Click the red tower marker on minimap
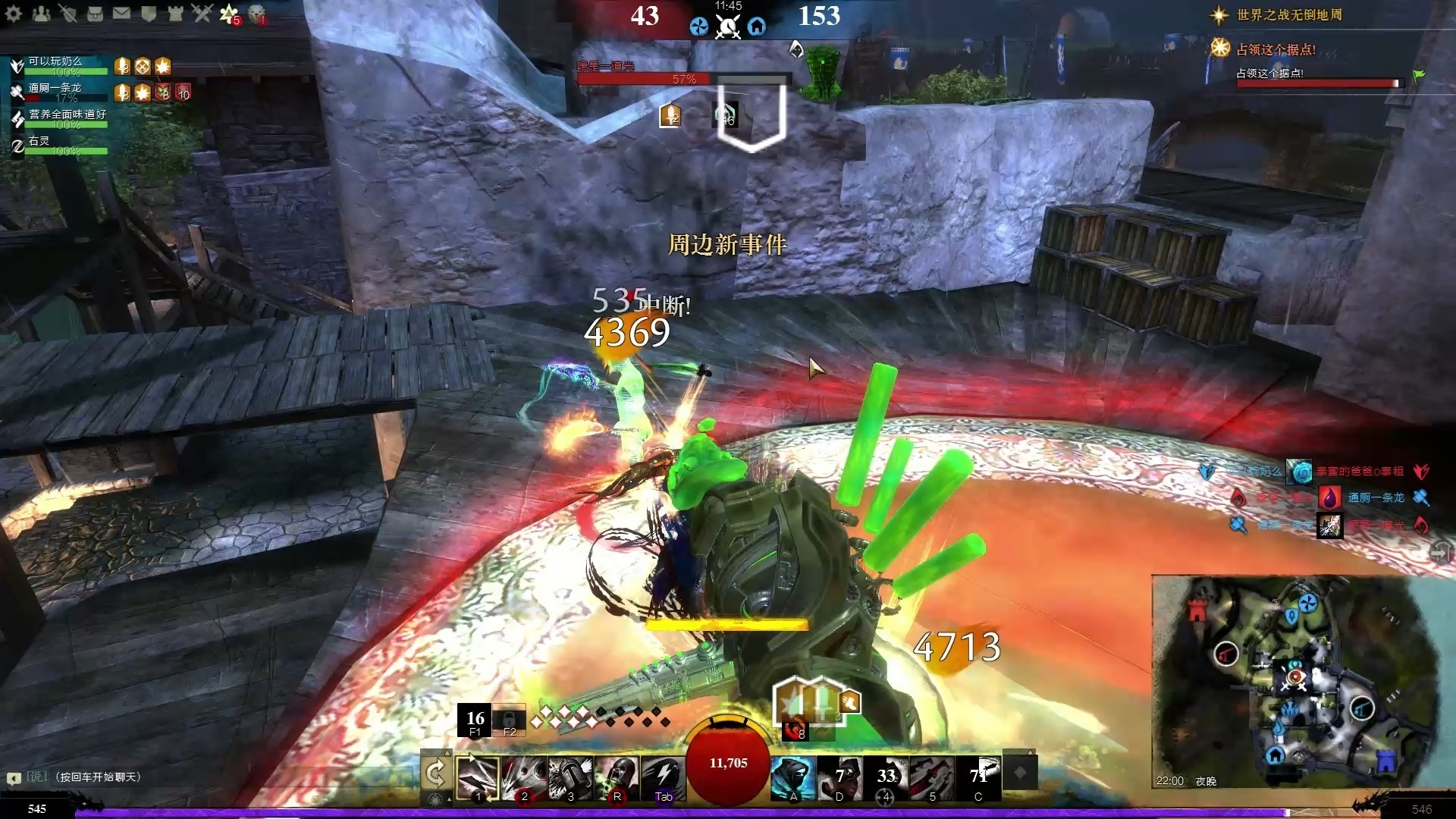Image resolution: width=1456 pixels, height=819 pixels. point(1197,610)
